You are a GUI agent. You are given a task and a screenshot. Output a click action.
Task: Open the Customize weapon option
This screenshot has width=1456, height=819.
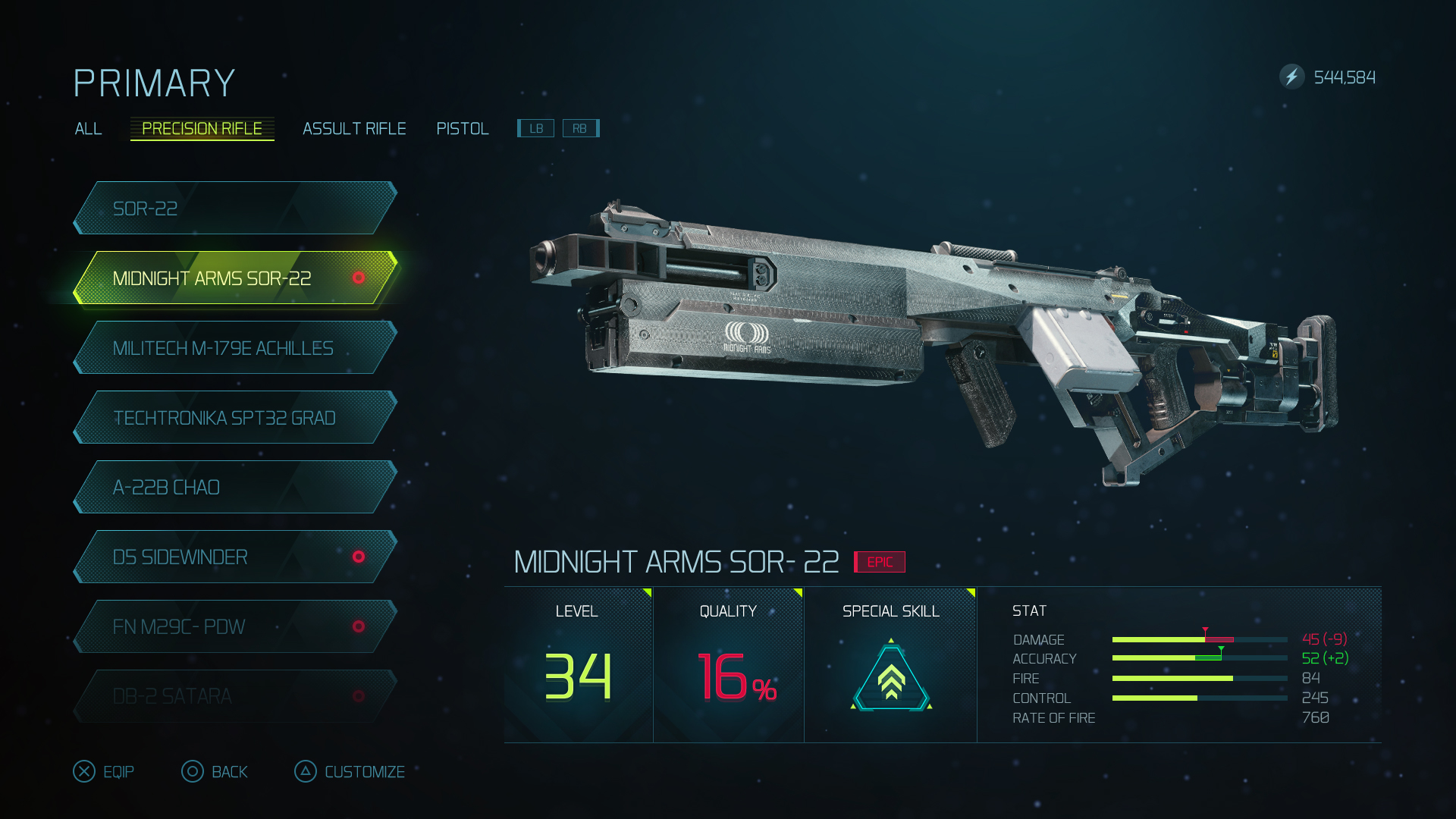pyautogui.click(x=350, y=772)
